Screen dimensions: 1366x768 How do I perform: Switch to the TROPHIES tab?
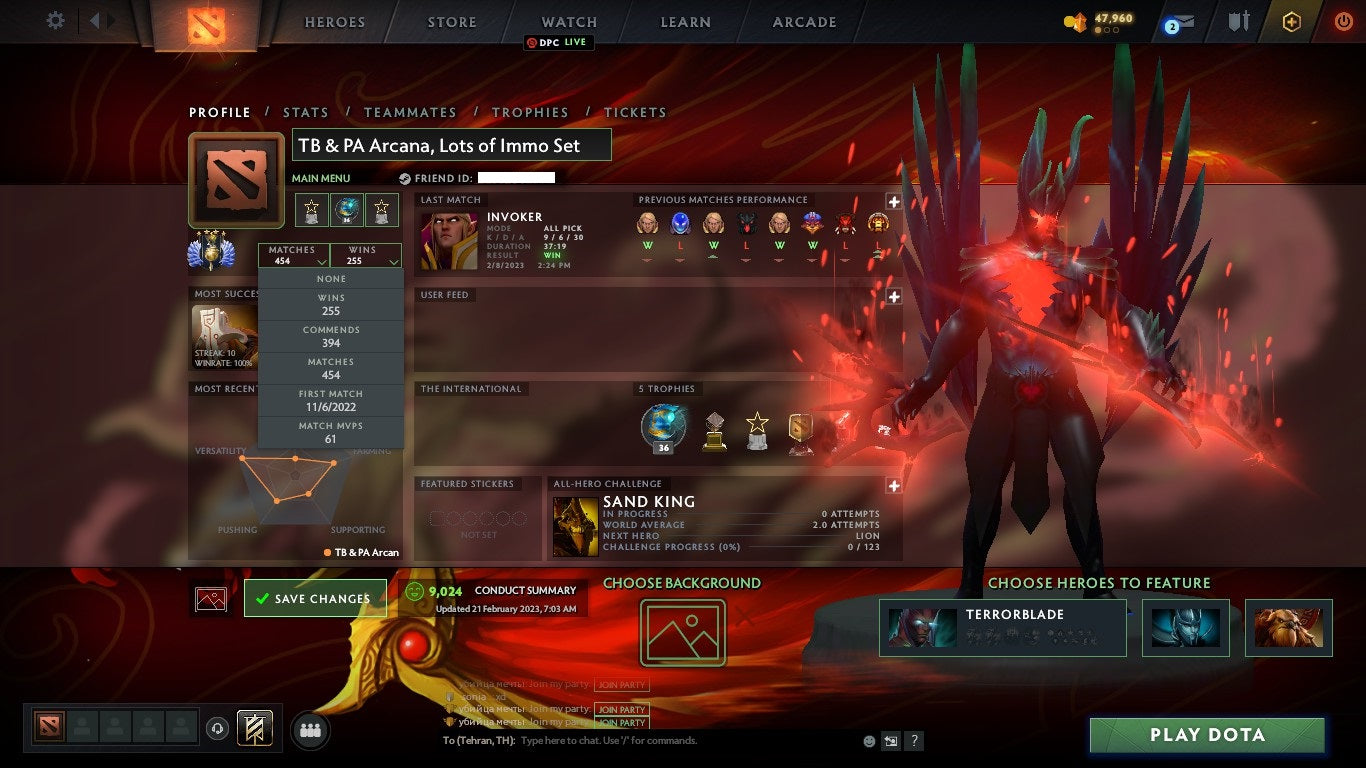click(x=531, y=112)
